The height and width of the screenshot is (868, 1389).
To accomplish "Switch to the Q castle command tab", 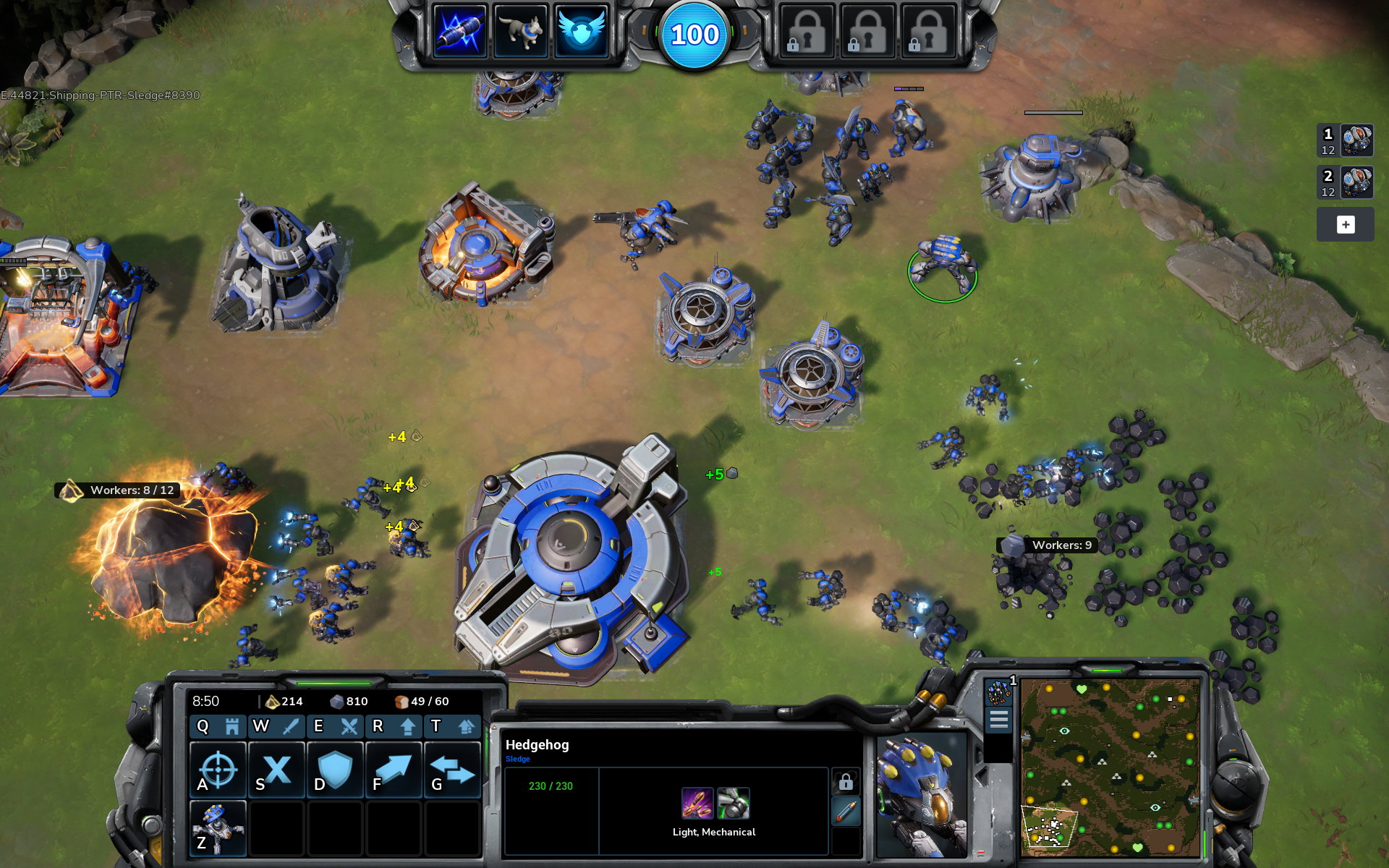I will pyautogui.click(x=218, y=726).
